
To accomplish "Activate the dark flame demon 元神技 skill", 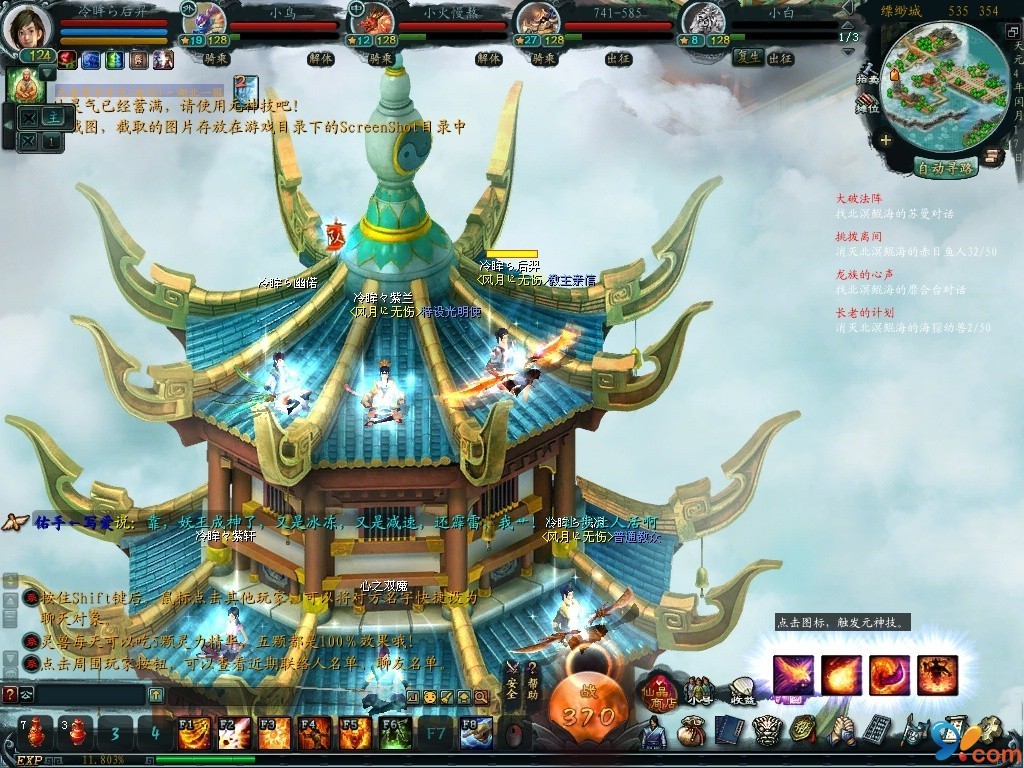I will click(937, 675).
